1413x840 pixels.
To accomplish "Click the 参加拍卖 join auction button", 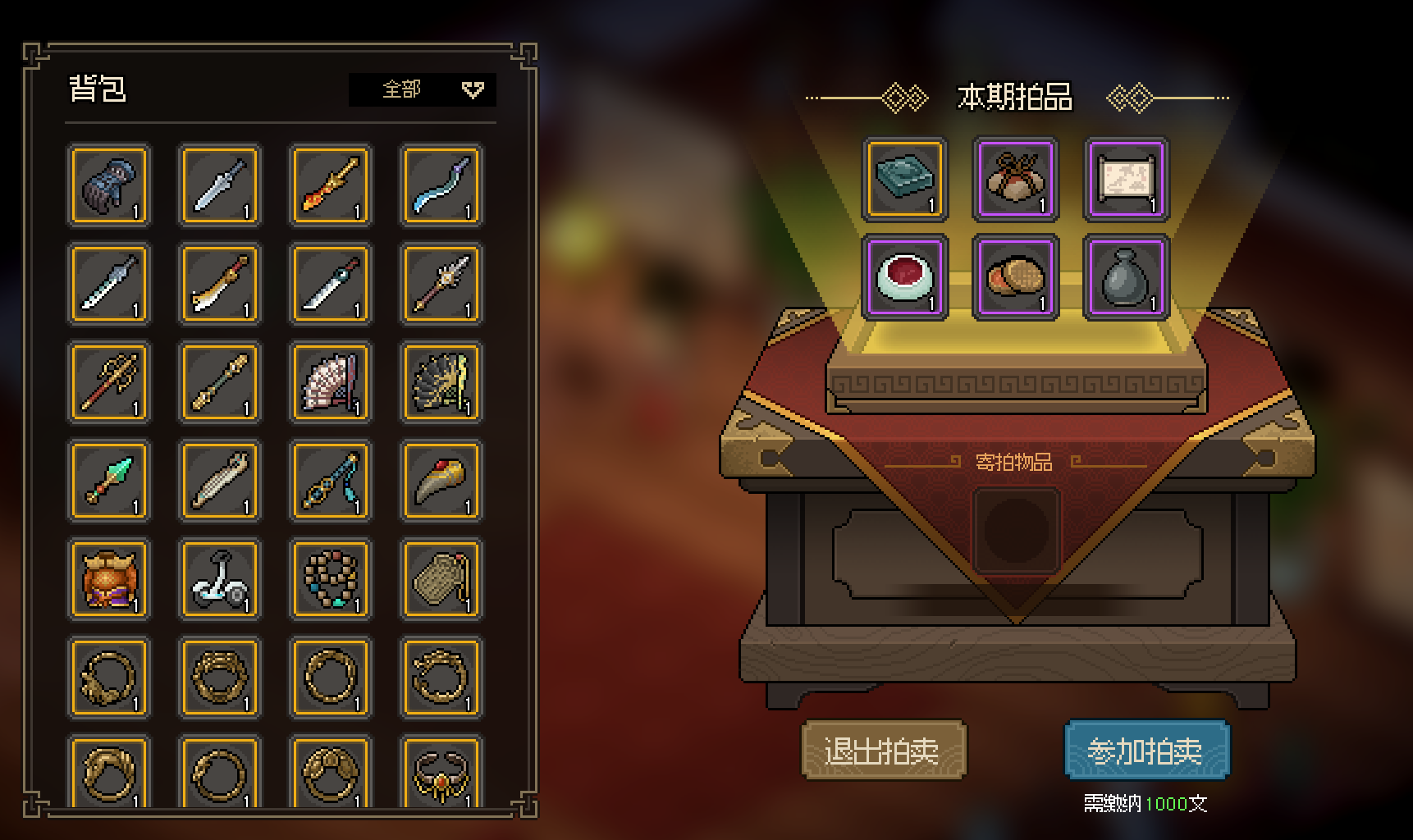I will coord(1146,750).
